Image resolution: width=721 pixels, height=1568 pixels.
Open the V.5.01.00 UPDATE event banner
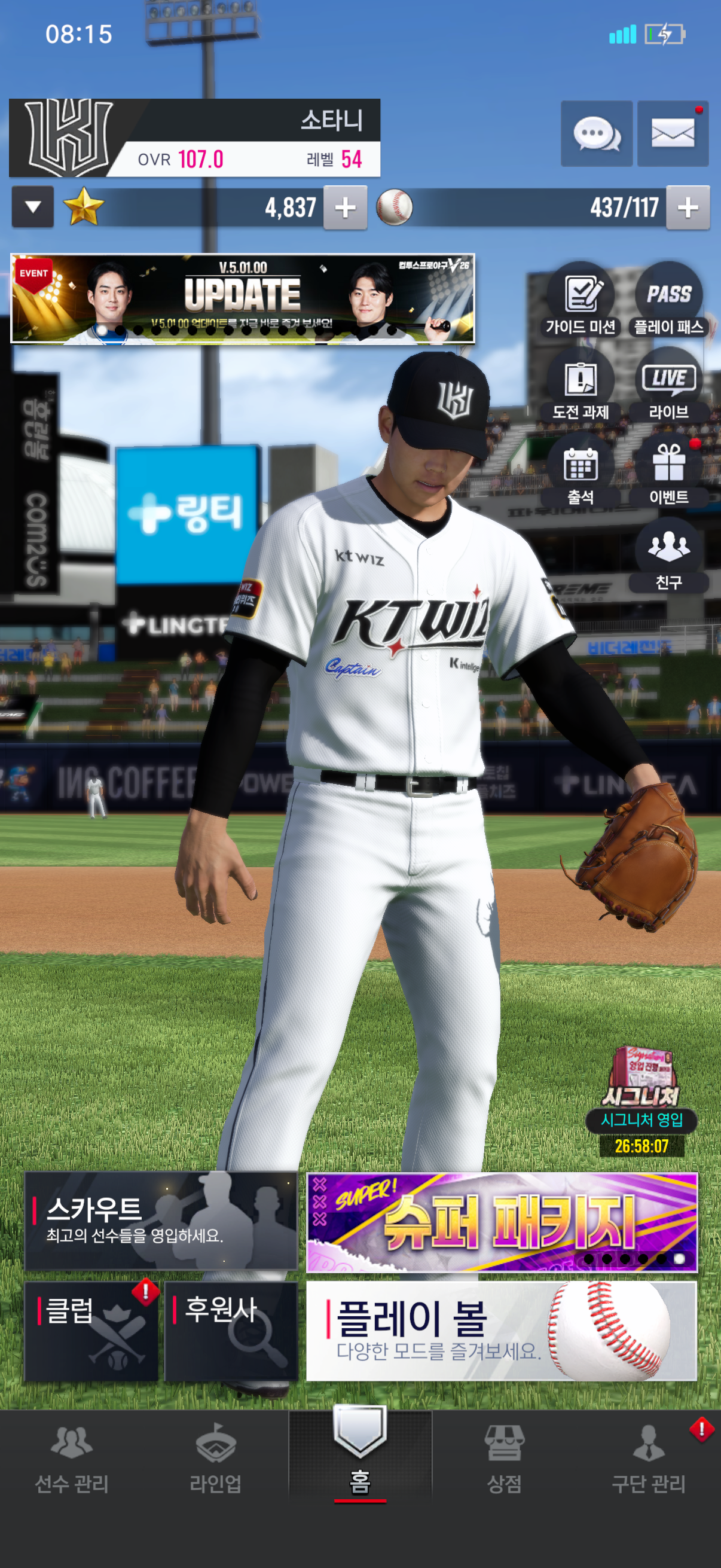pos(242,298)
